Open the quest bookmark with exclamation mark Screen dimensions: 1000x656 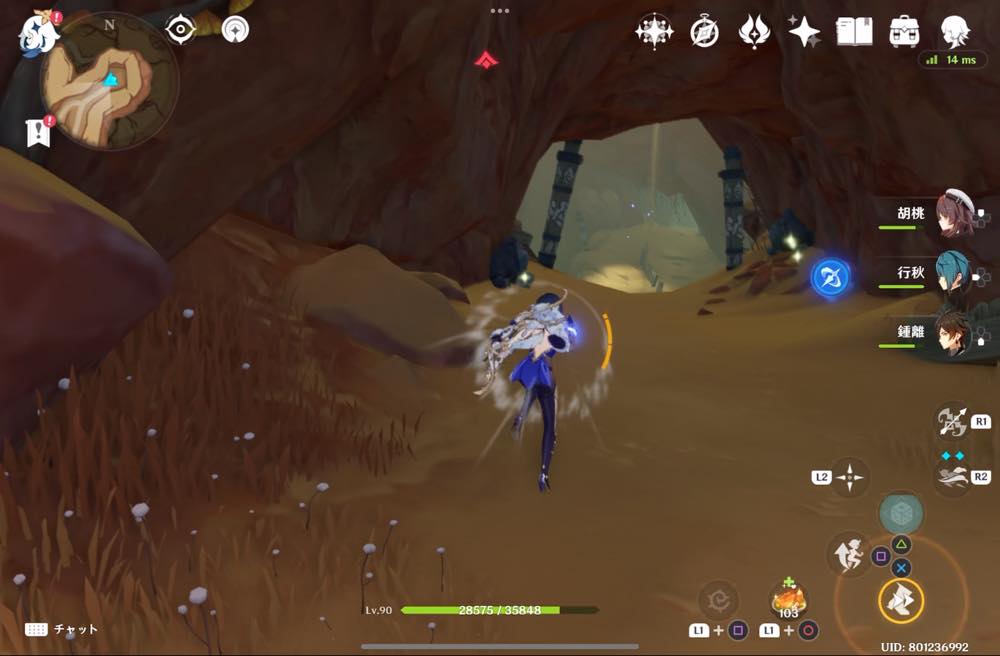coord(38,133)
